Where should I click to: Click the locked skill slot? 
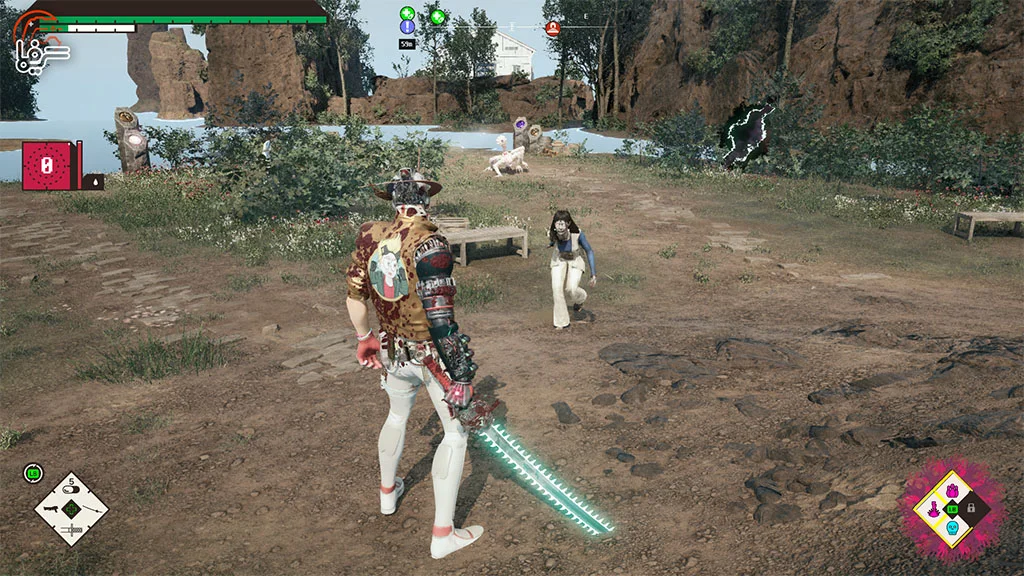(971, 509)
